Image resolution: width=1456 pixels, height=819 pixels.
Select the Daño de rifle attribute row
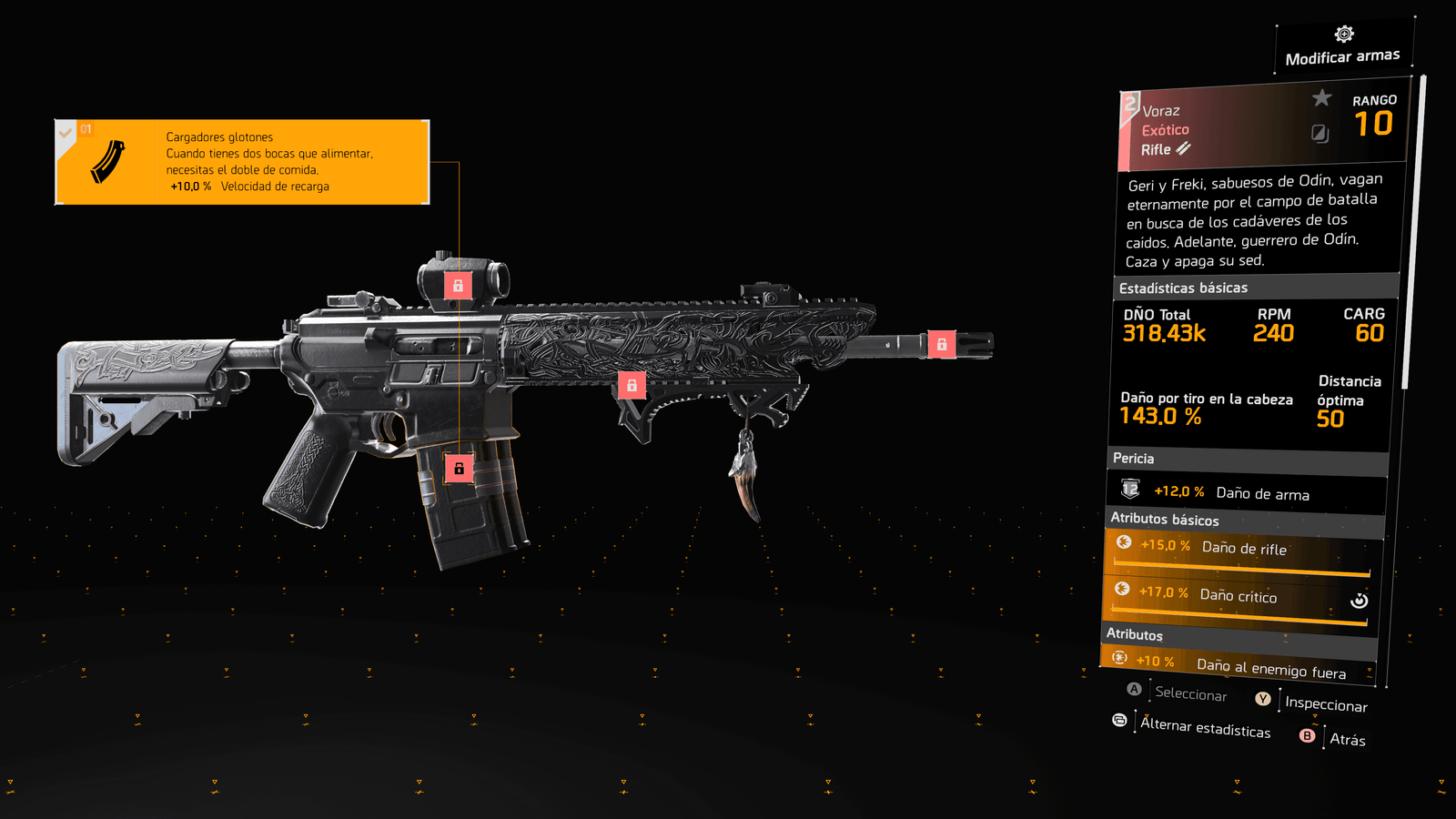click(1243, 551)
